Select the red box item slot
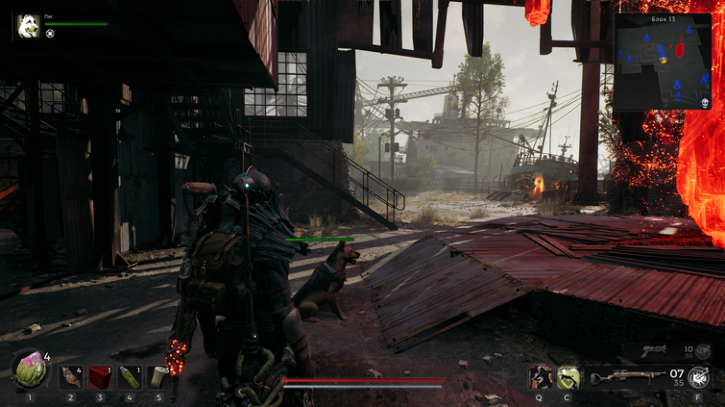The height and width of the screenshot is (407, 725). pyautogui.click(x=100, y=377)
